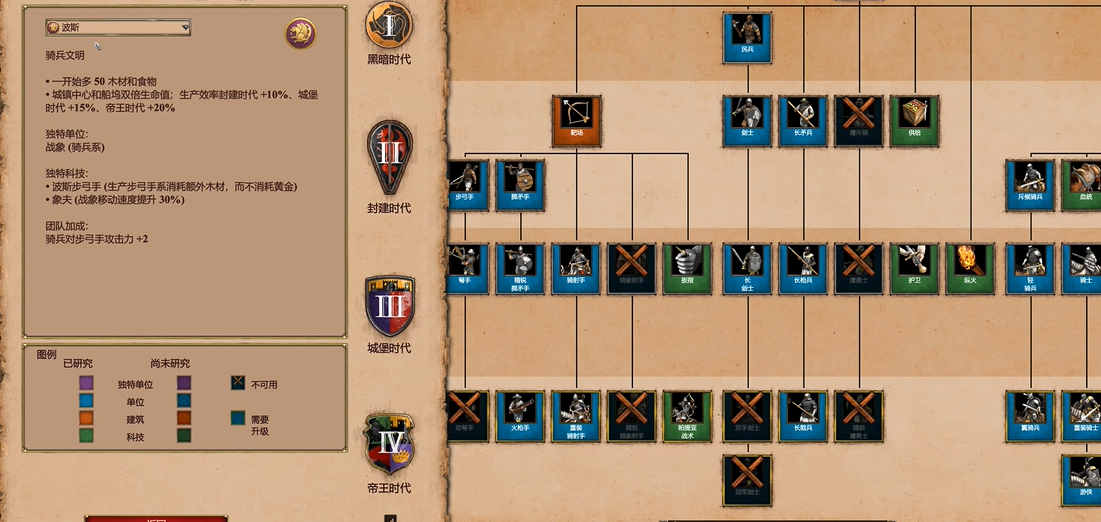Select the 长戟兵 halberdier node
Image resolution: width=1101 pixels, height=522 pixels.
click(x=803, y=416)
